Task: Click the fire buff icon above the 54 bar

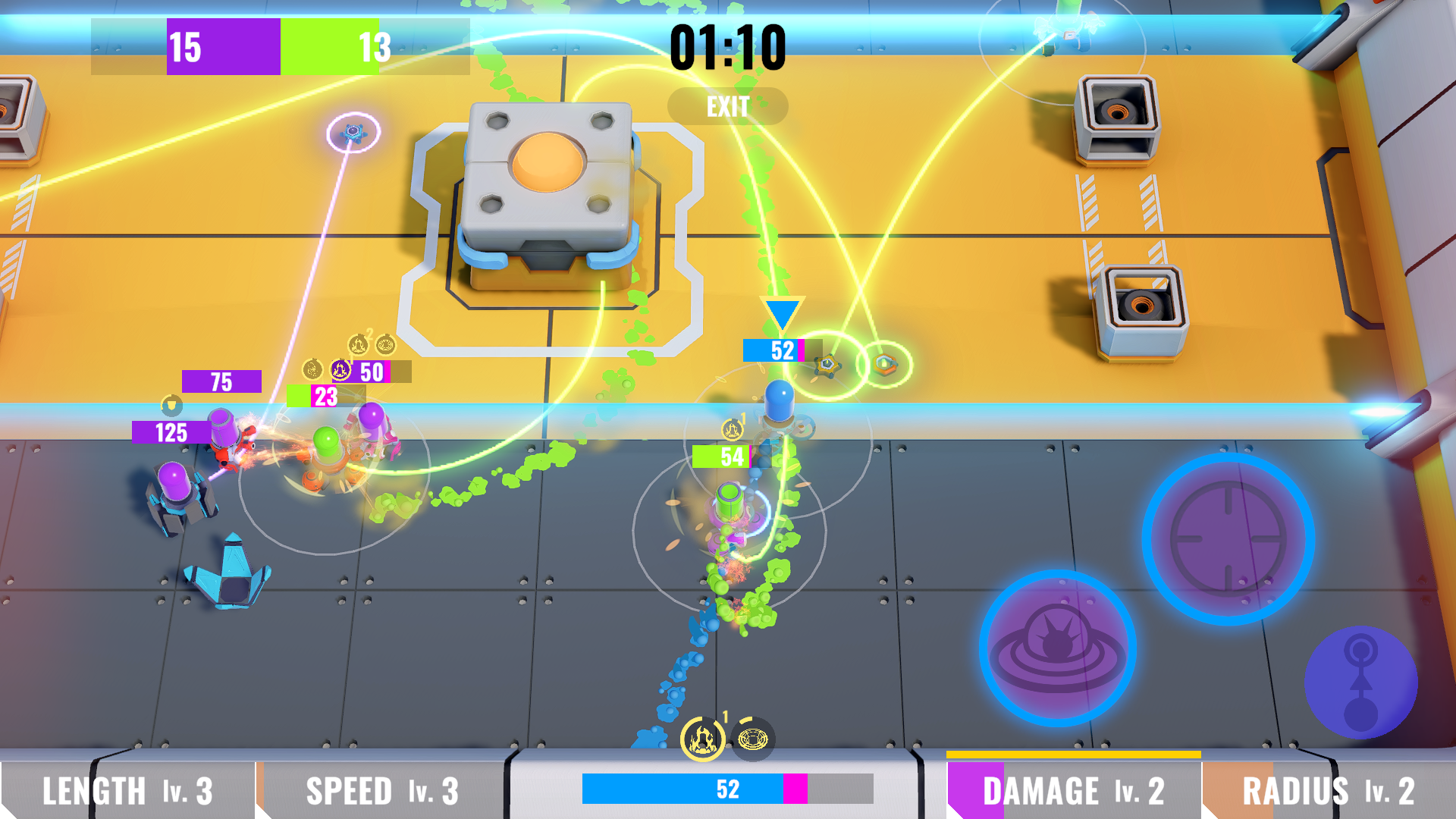Action: point(733,429)
